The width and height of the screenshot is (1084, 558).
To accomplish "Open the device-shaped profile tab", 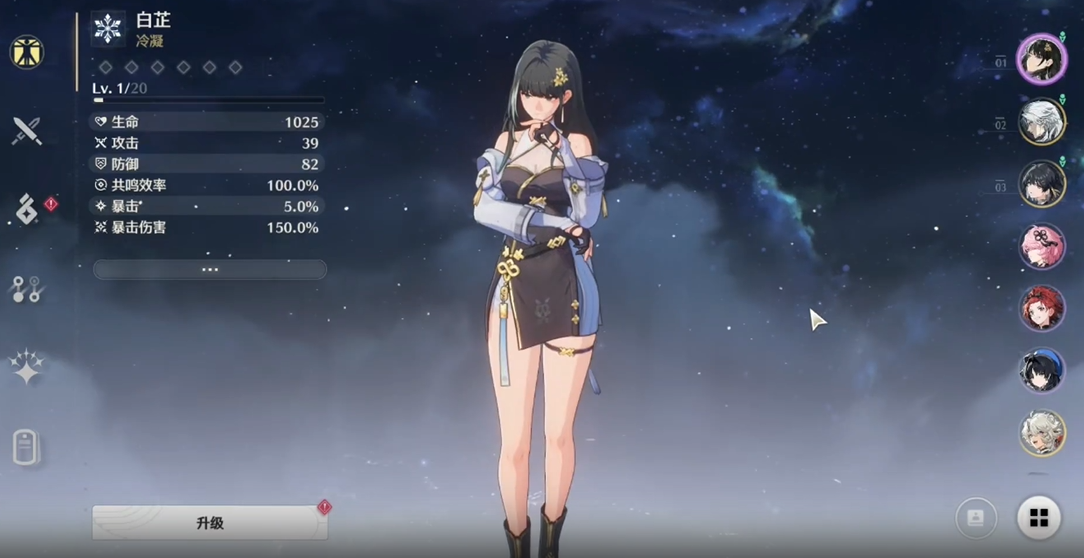I will click(x=26, y=447).
